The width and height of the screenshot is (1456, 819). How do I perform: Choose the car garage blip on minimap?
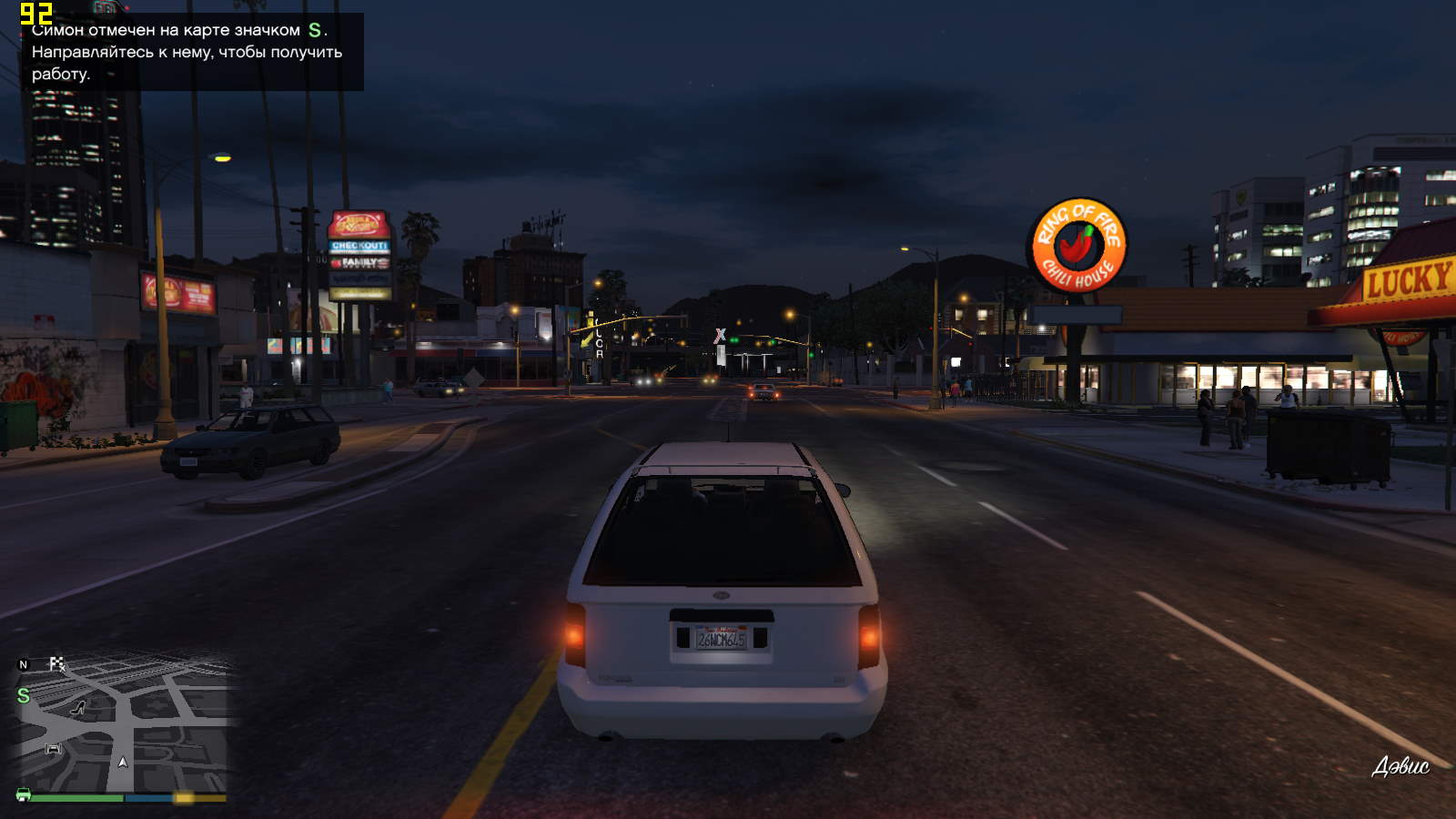pos(53,748)
